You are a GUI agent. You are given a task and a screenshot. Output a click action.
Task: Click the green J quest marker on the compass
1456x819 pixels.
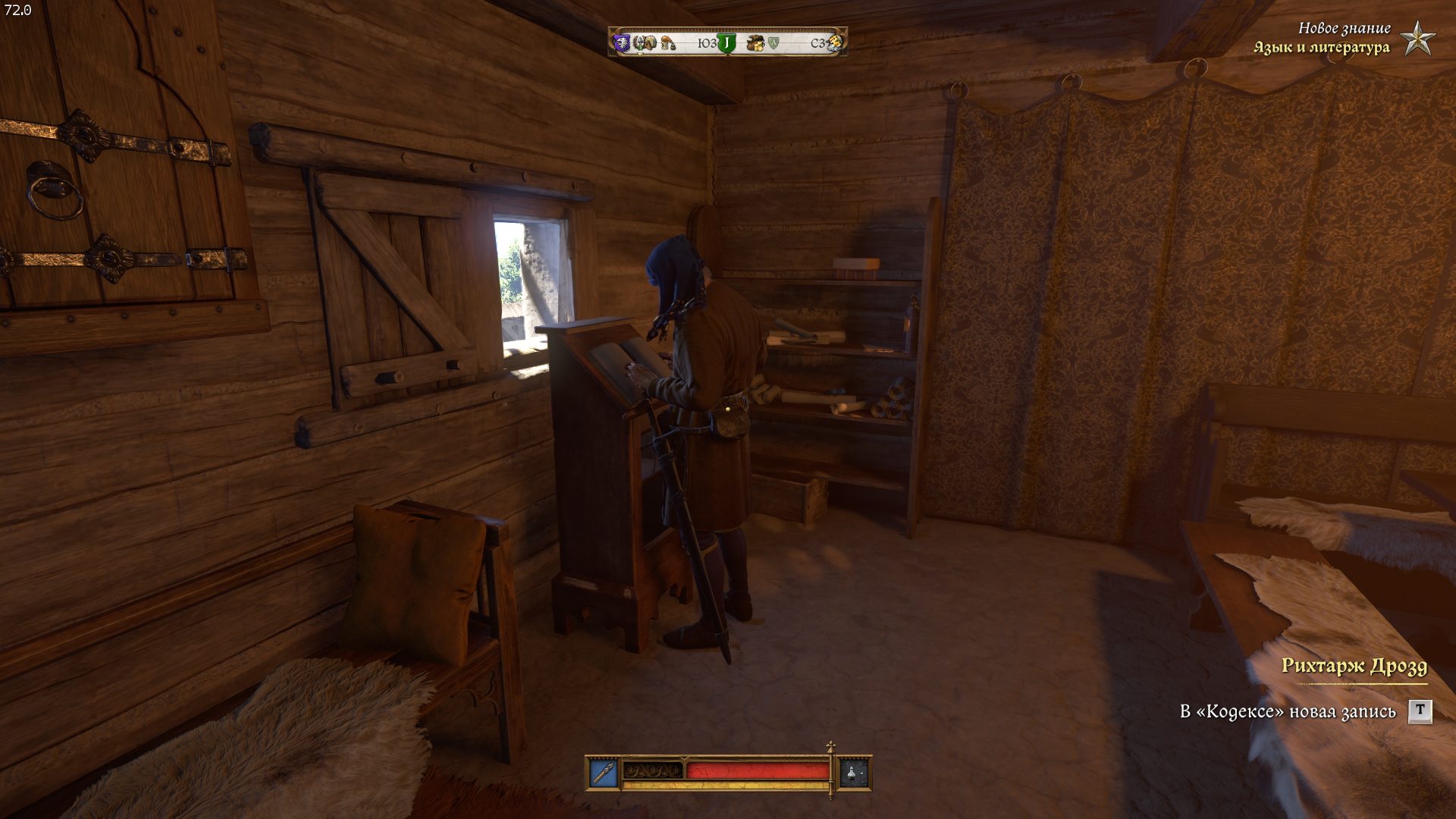coord(726,43)
